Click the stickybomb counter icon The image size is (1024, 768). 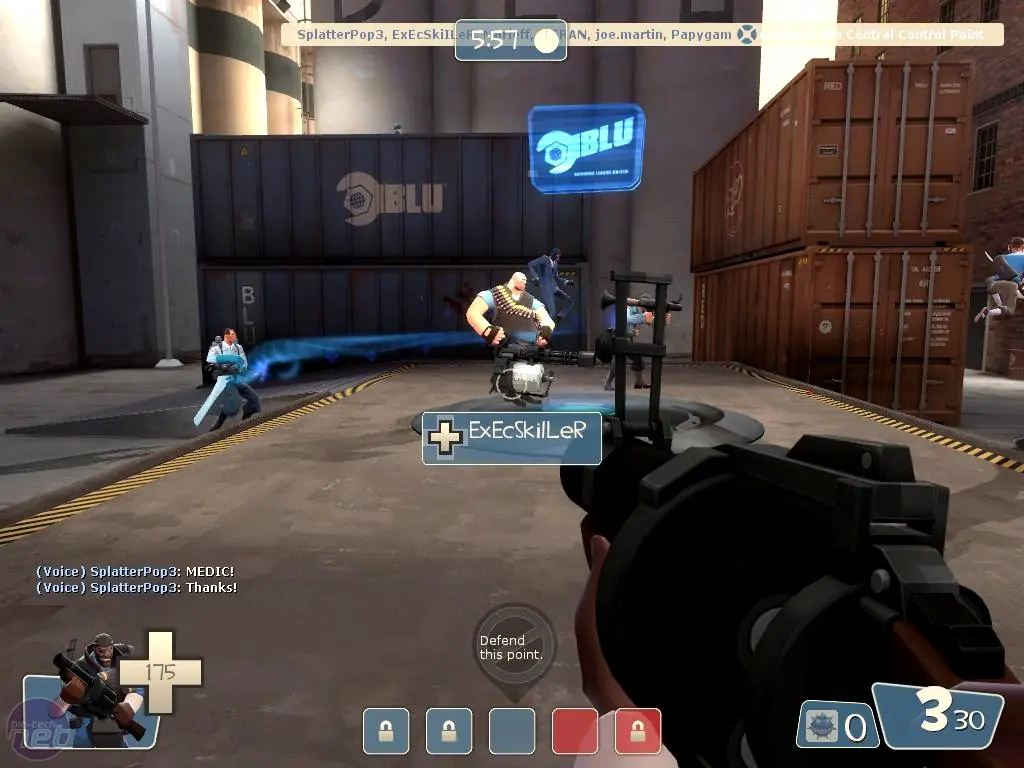[x=822, y=725]
